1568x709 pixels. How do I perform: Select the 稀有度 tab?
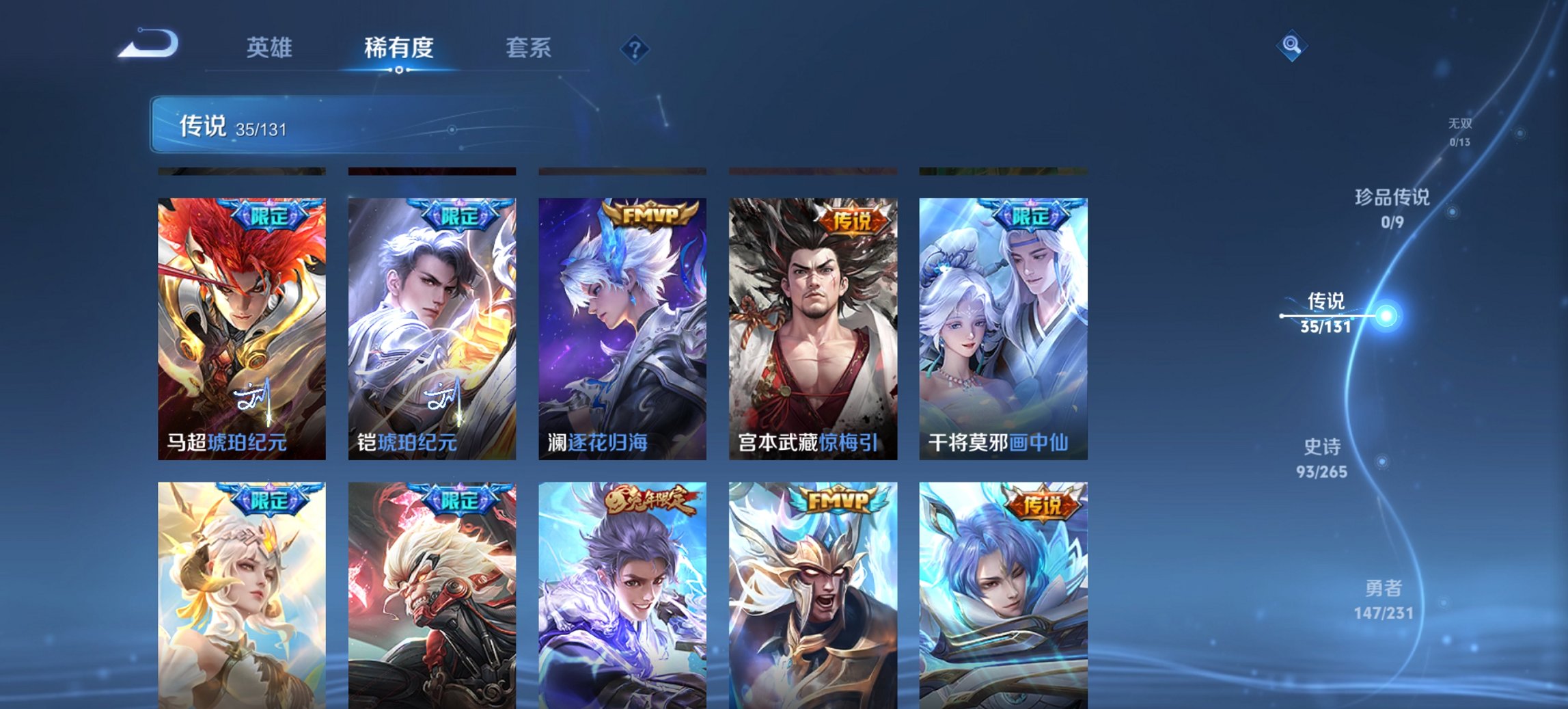coord(400,47)
